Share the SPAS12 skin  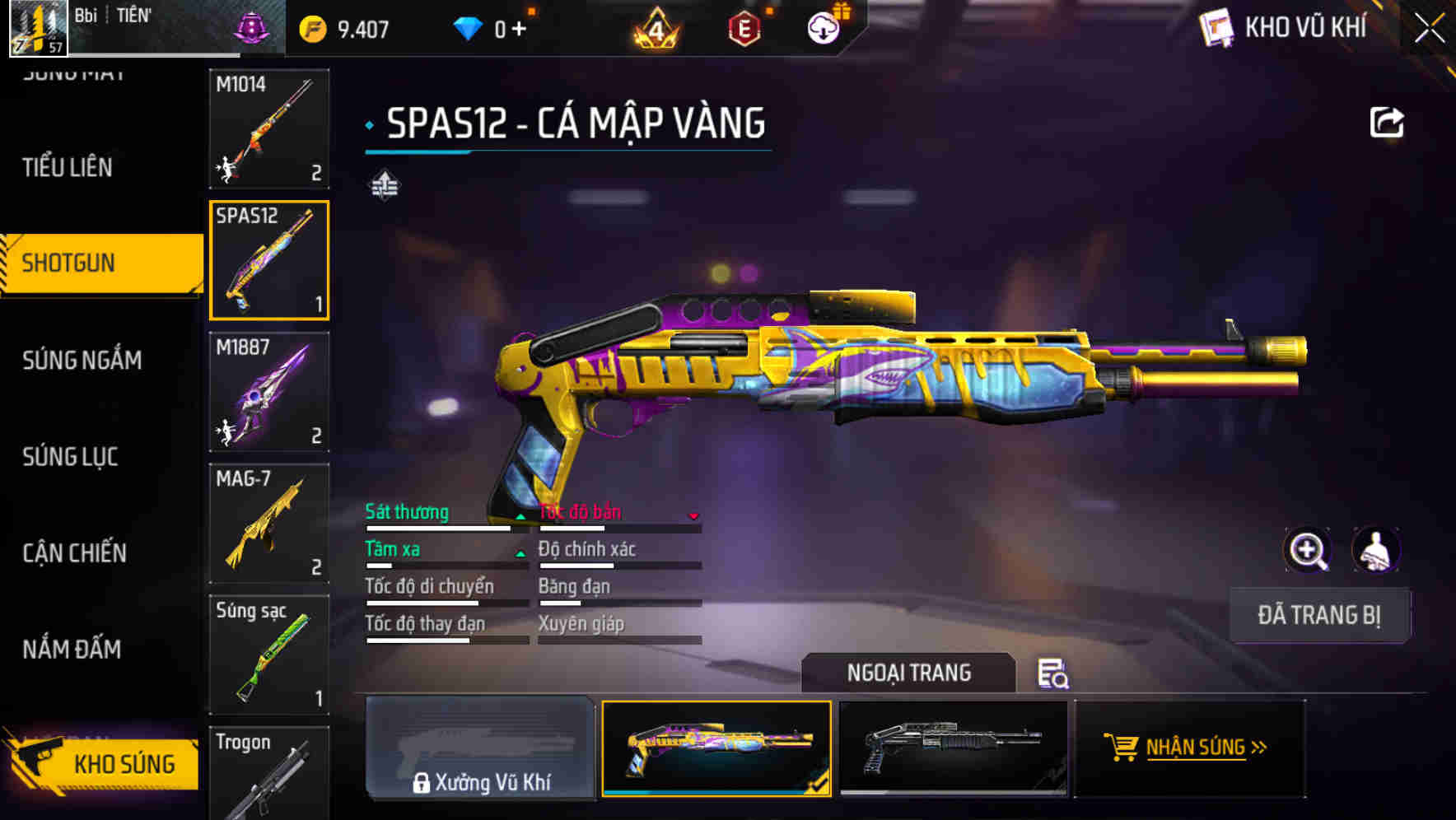pos(1386,123)
